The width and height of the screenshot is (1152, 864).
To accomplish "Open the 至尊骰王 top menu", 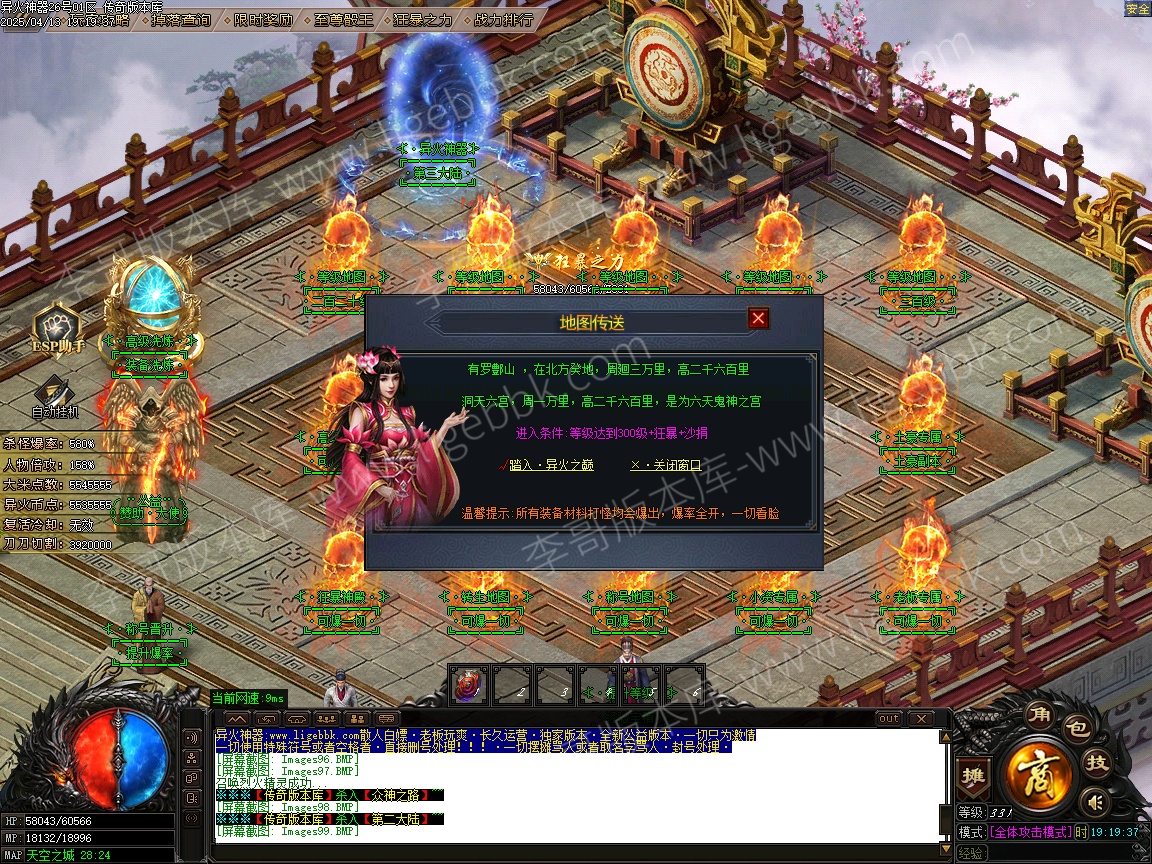I will pos(345,19).
